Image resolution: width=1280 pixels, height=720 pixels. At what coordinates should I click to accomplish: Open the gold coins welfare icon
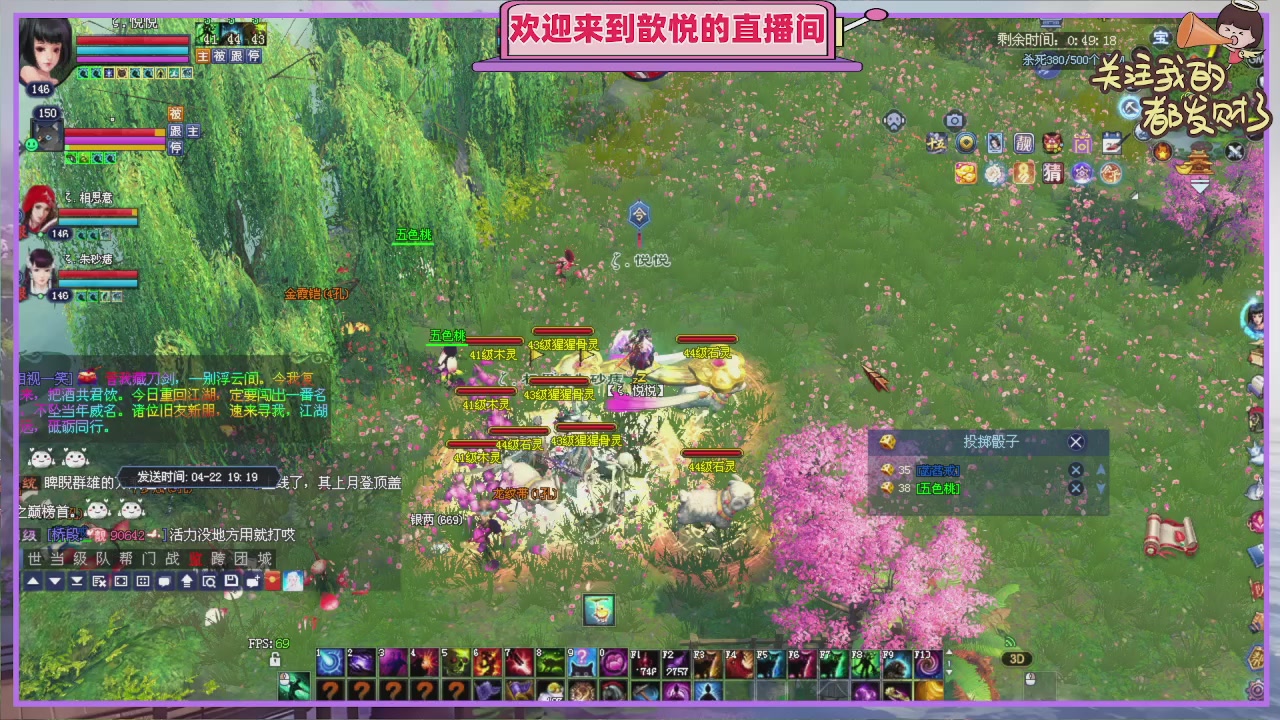click(965, 173)
